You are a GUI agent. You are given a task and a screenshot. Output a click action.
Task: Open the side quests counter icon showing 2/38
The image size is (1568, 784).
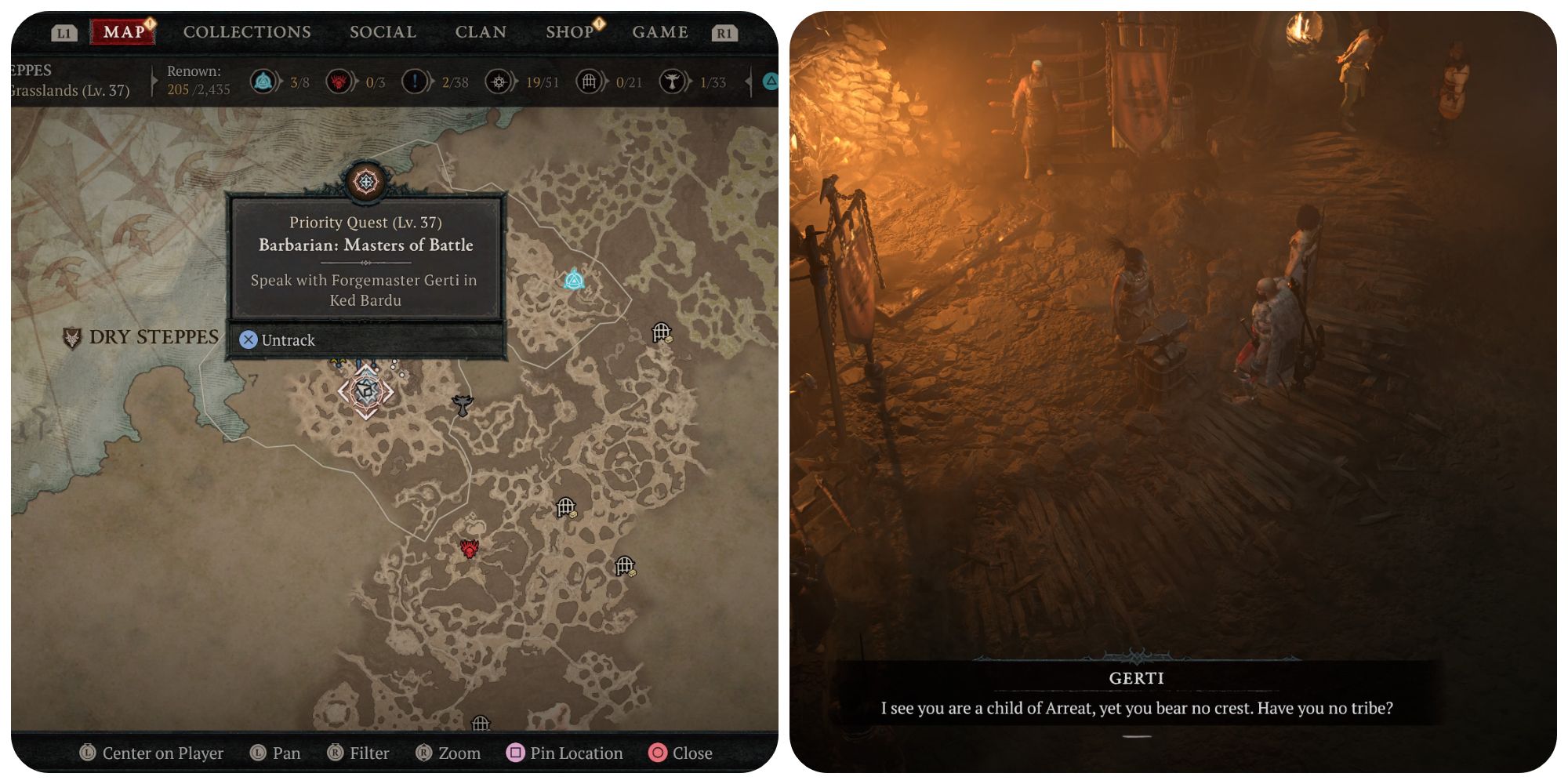(415, 81)
